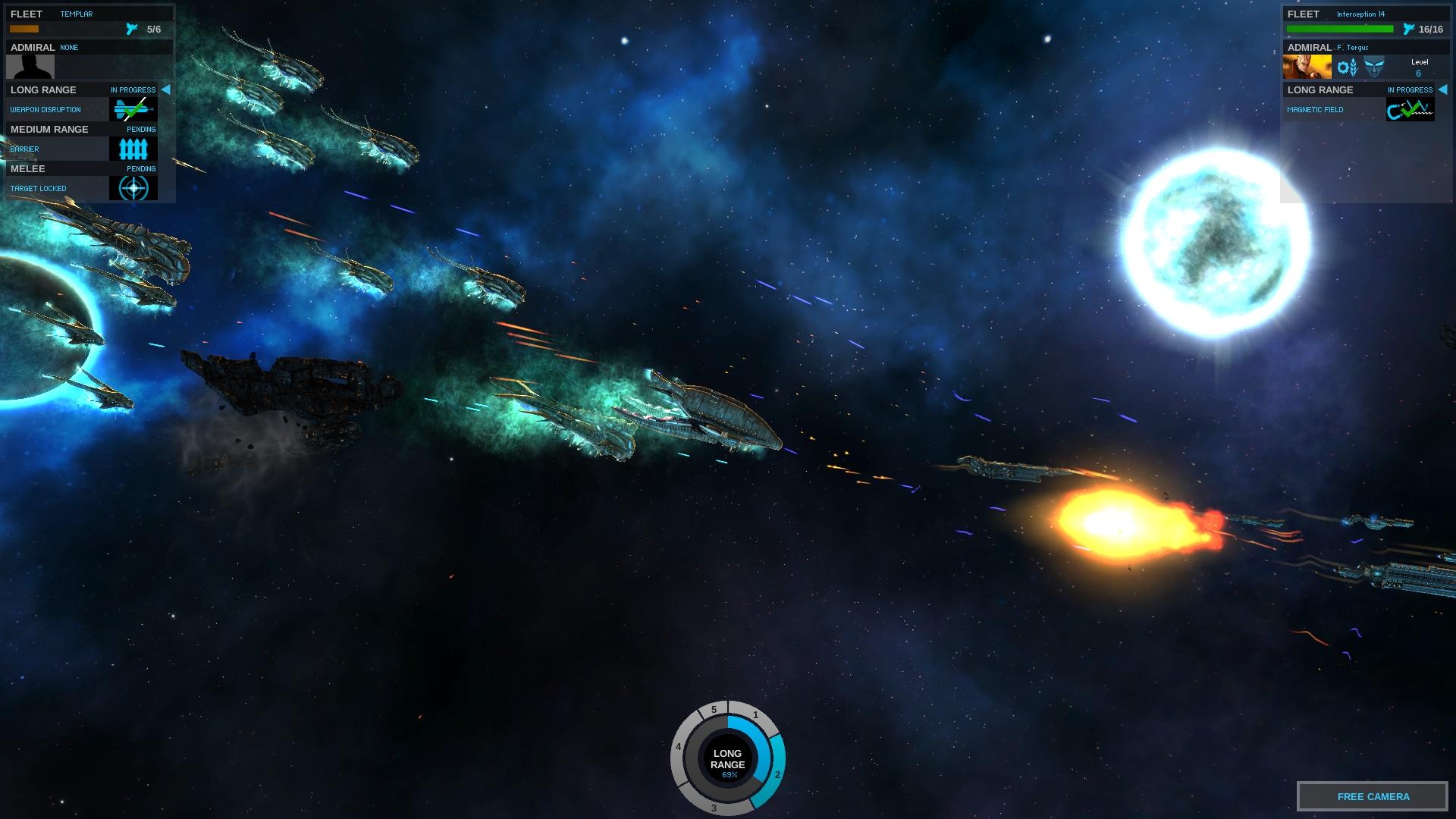The height and width of the screenshot is (819, 1456).
Task: Toggle the Free Camera button
Action: [1373, 796]
